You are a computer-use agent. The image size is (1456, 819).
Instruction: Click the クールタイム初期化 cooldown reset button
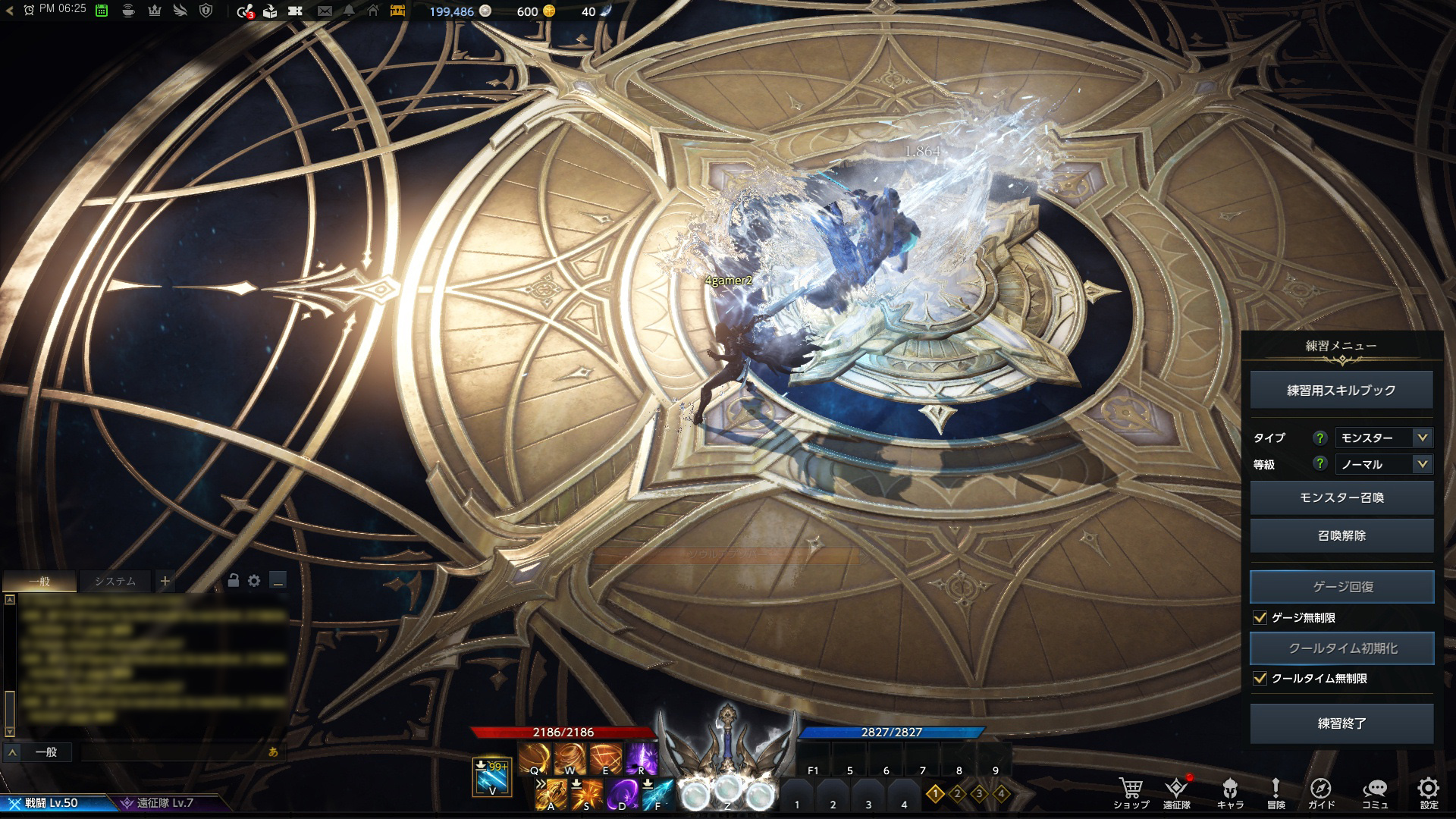(x=1341, y=648)
